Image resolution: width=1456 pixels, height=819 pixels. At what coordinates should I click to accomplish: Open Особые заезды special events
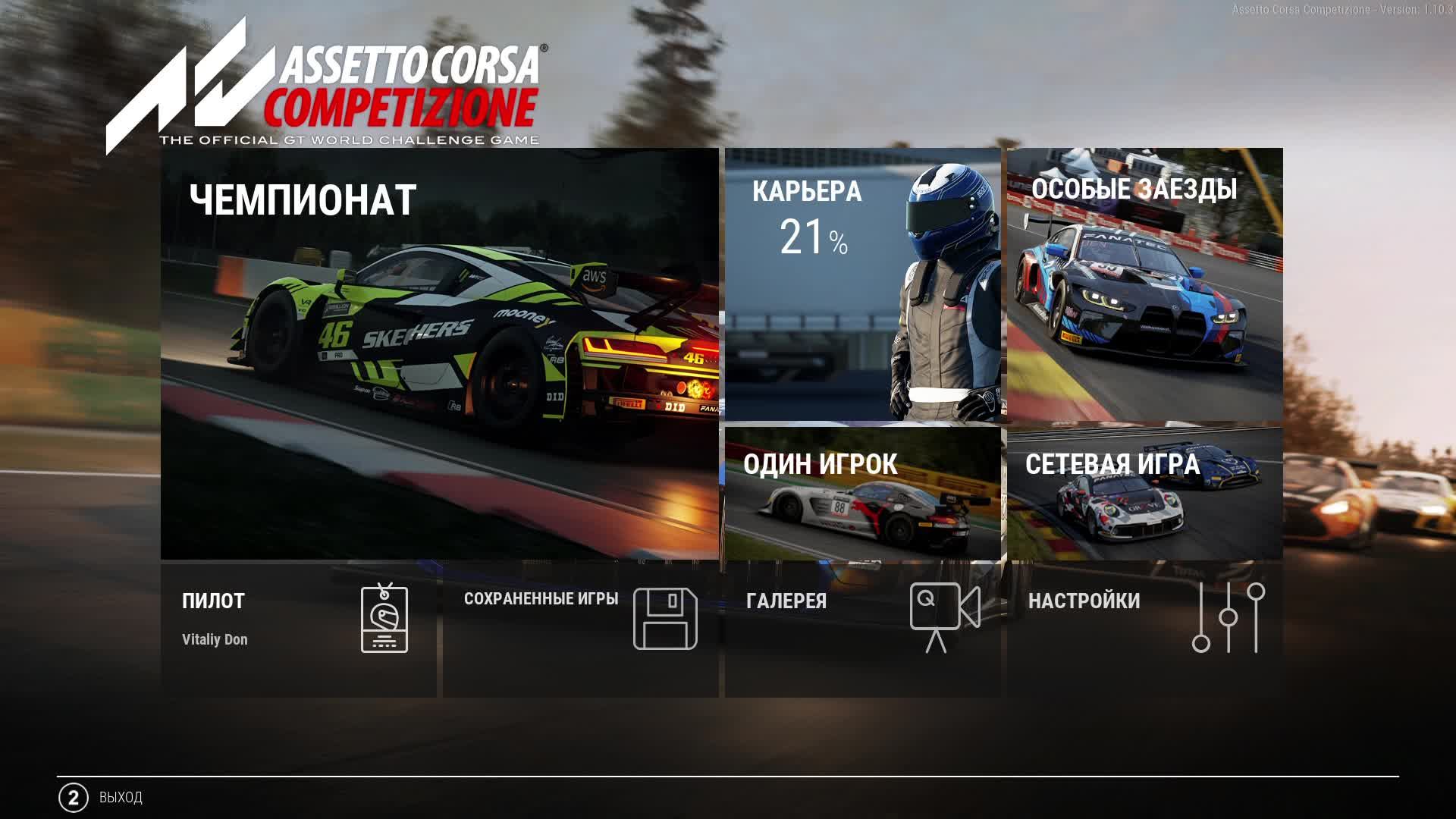pyautogui.click(x=1144, y=284)
